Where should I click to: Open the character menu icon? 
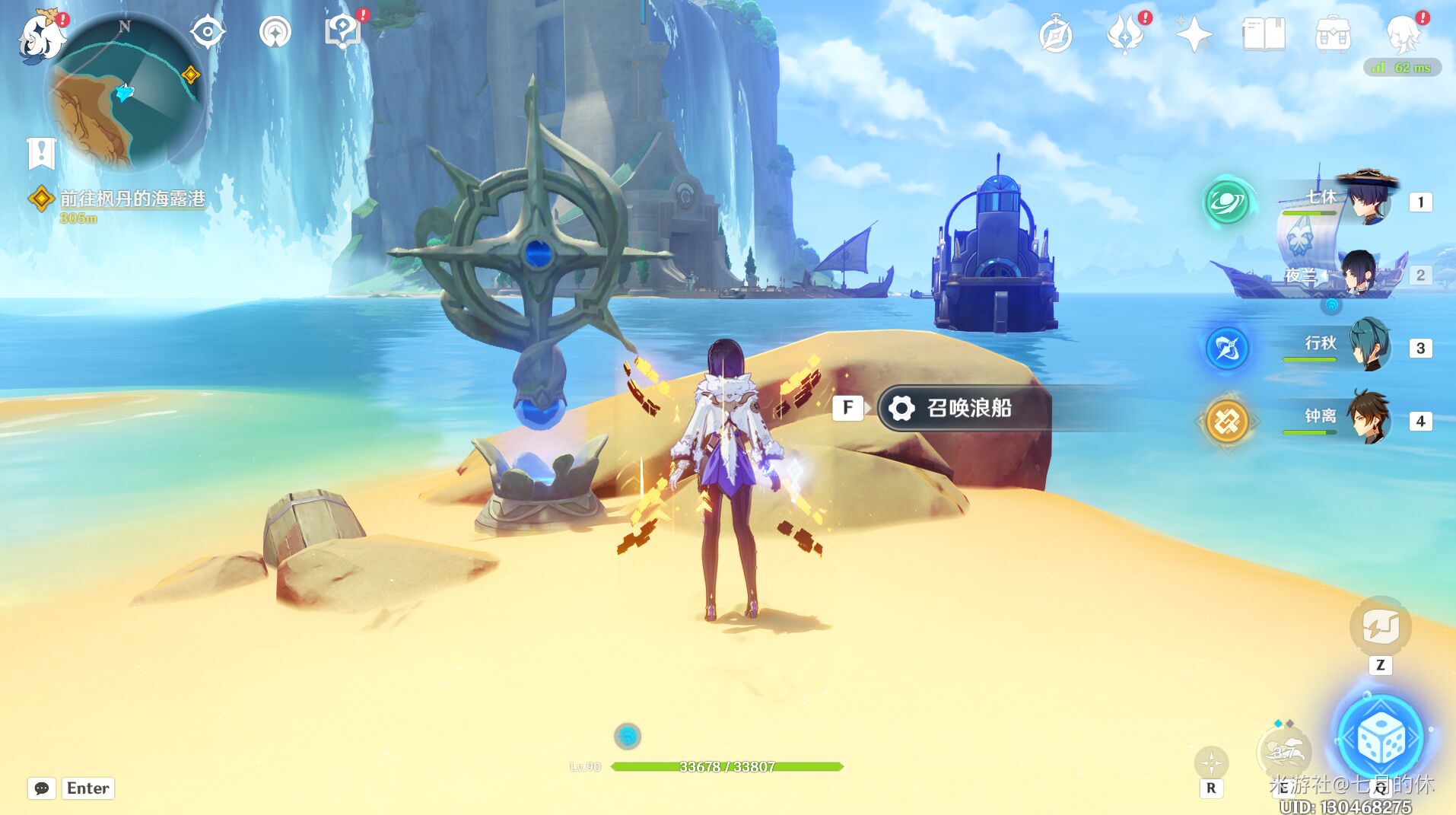point(1404,34)
